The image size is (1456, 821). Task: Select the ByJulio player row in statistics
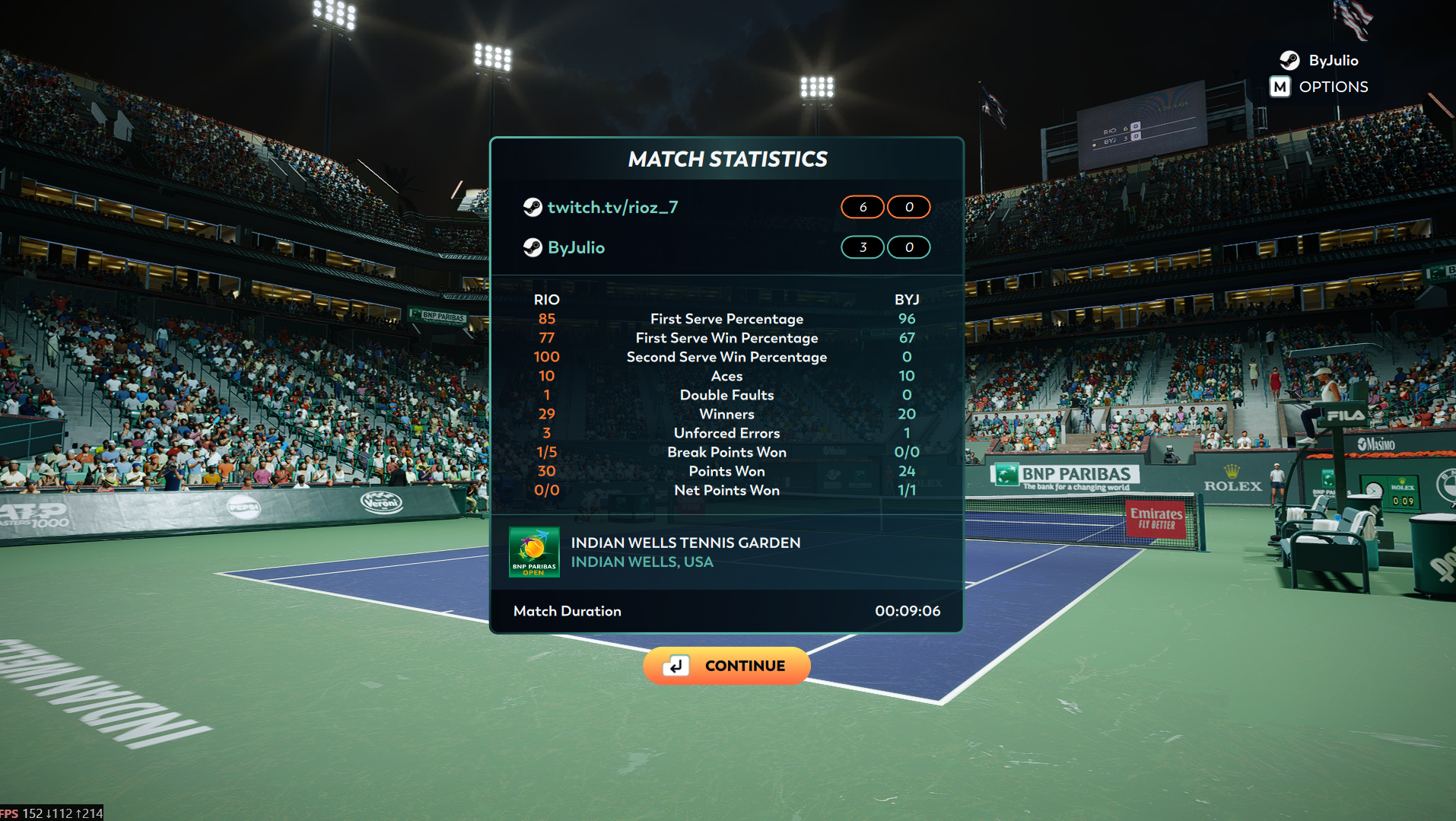click(576, 247)
